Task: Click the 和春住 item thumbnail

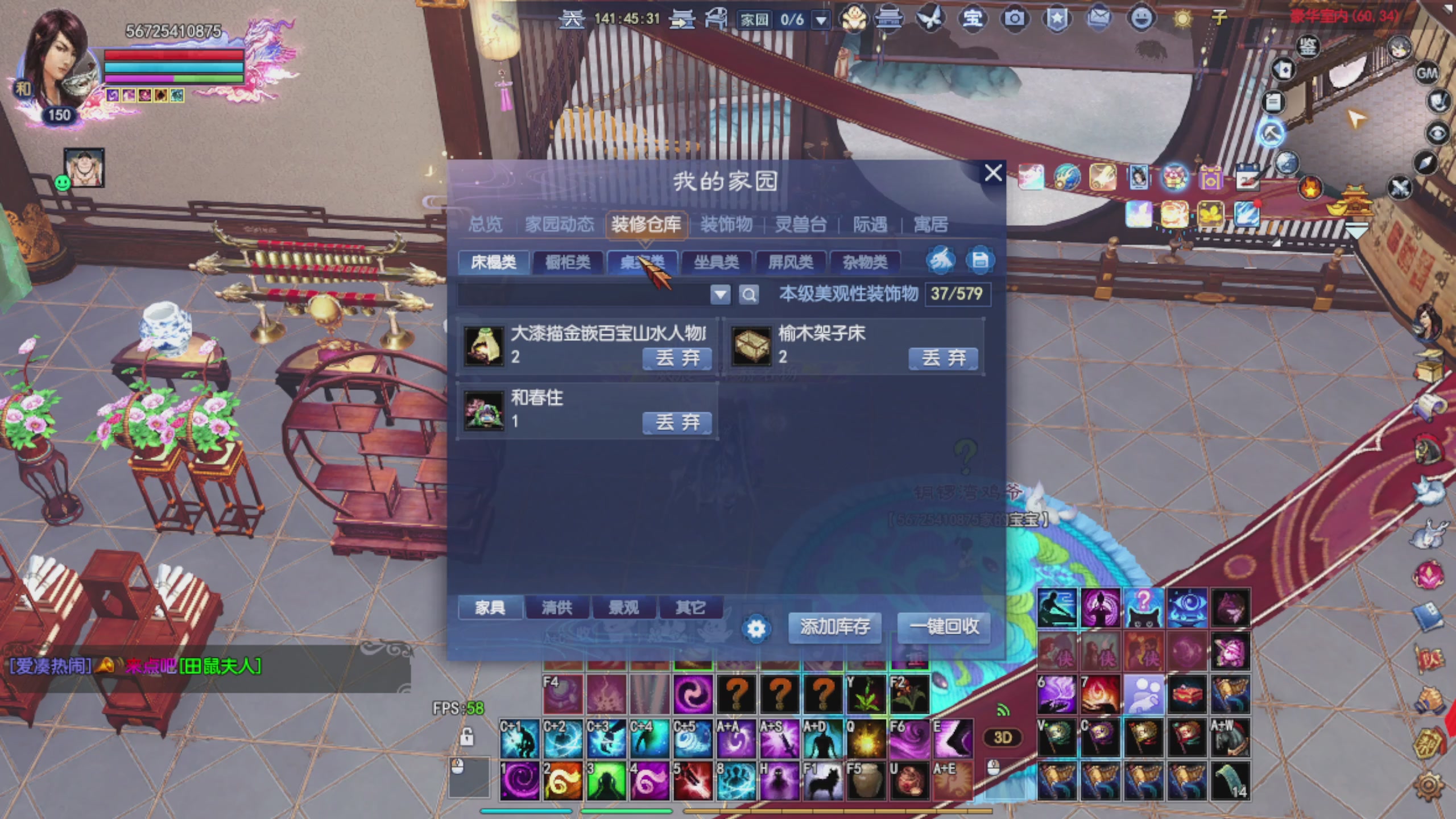Action: [485, 411]
